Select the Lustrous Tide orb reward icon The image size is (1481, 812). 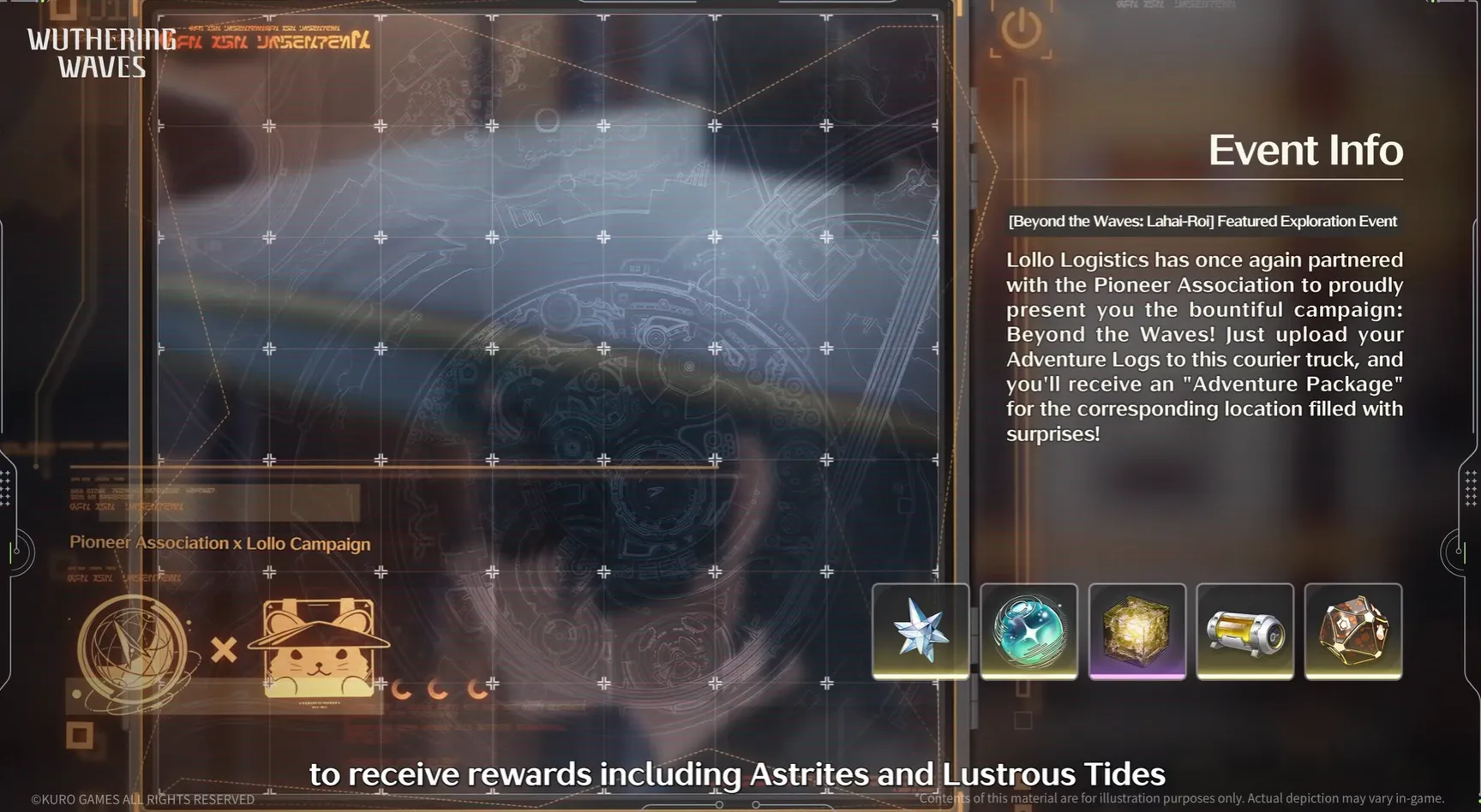tap(1028, 632)
